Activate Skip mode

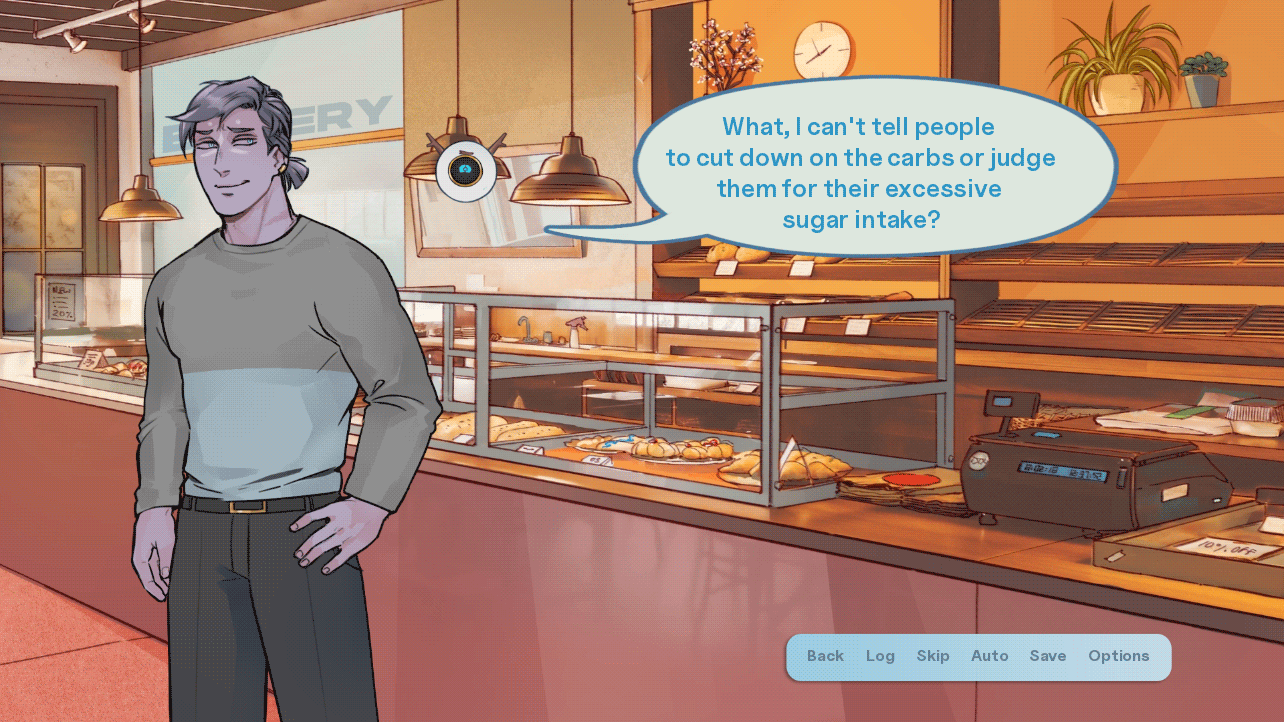pos(933,656)
